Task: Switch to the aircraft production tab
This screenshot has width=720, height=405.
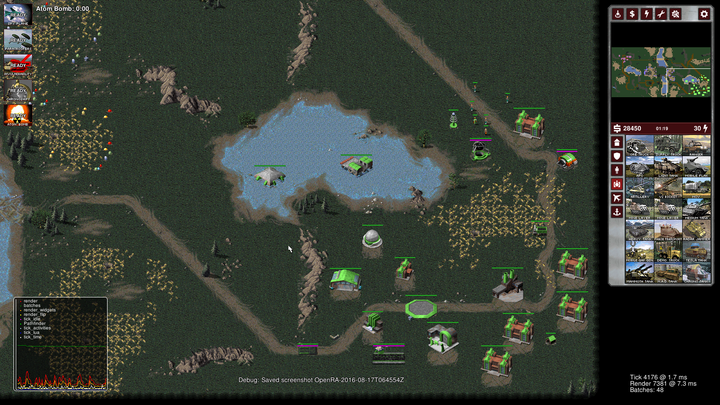Action: tap(616, 197)
